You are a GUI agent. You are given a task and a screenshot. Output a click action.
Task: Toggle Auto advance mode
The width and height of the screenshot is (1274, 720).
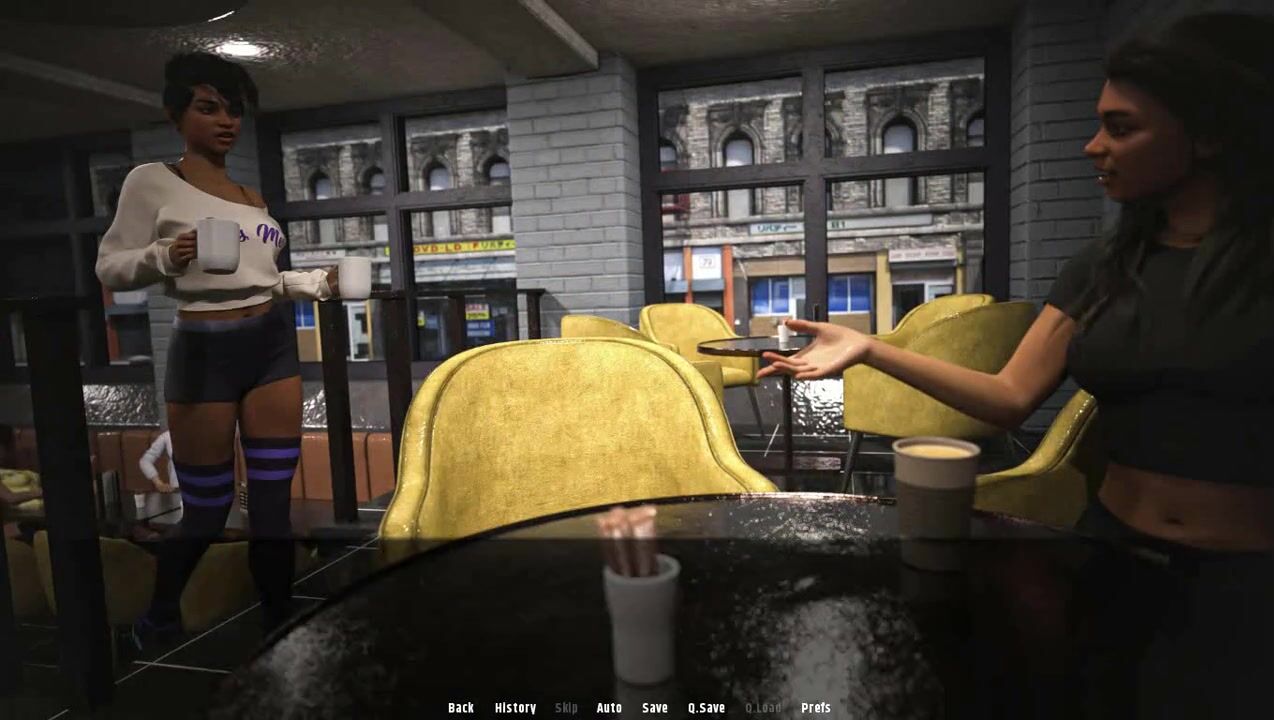609,708
